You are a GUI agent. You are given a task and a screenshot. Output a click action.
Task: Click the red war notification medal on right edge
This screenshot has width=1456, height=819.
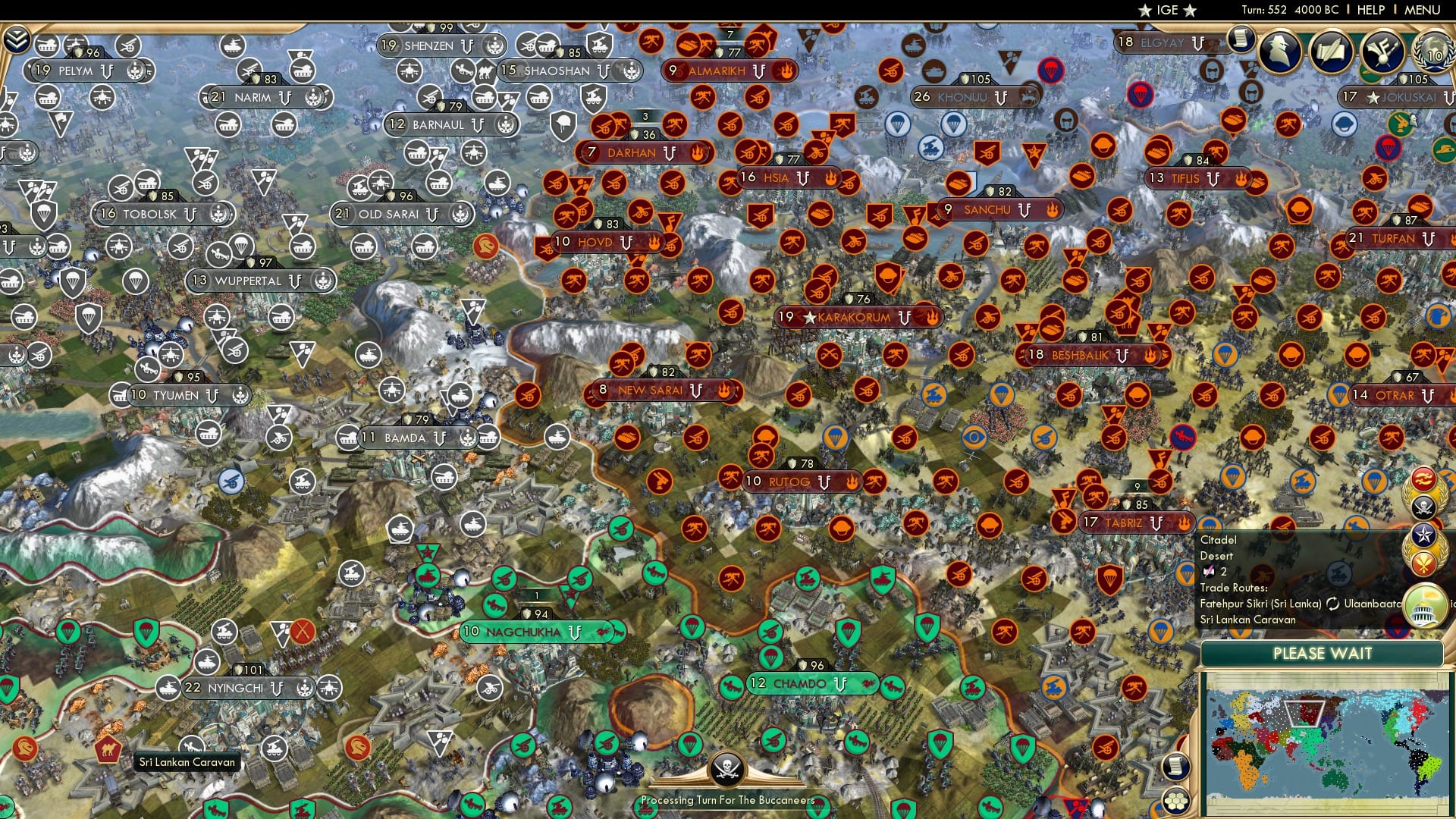[x=1423, y=478]
